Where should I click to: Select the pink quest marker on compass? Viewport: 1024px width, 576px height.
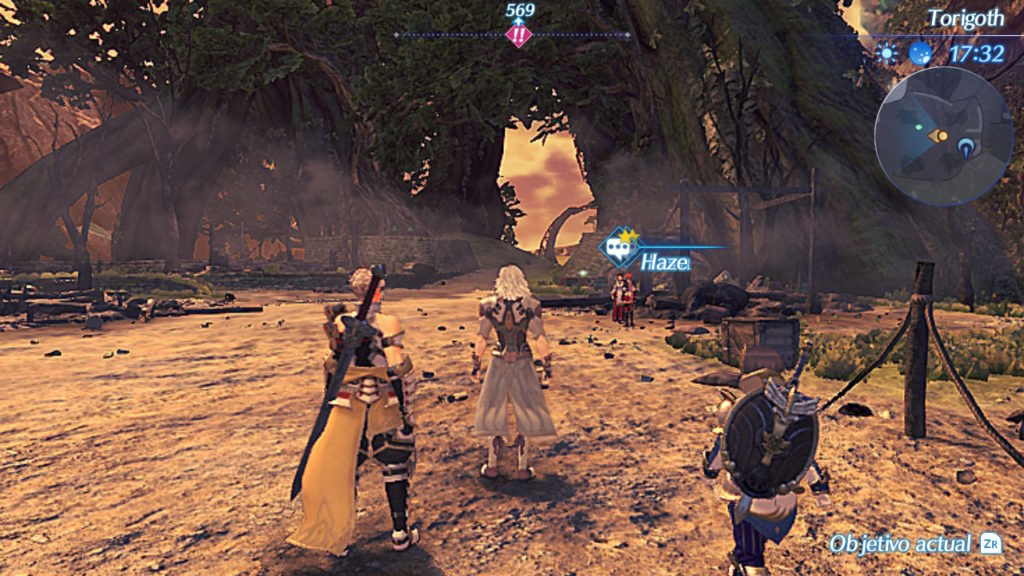(x=519, y=36)
